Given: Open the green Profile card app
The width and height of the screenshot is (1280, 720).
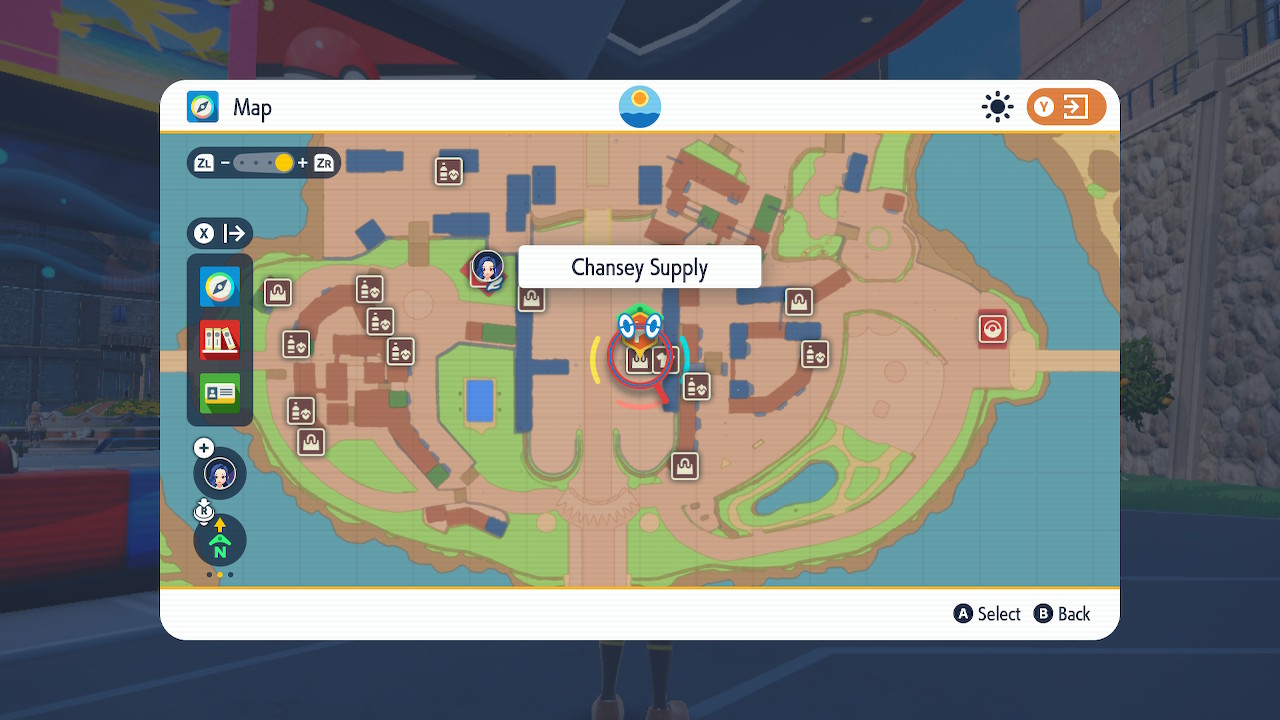Looking at the screenshot, I should pos(219,393).
